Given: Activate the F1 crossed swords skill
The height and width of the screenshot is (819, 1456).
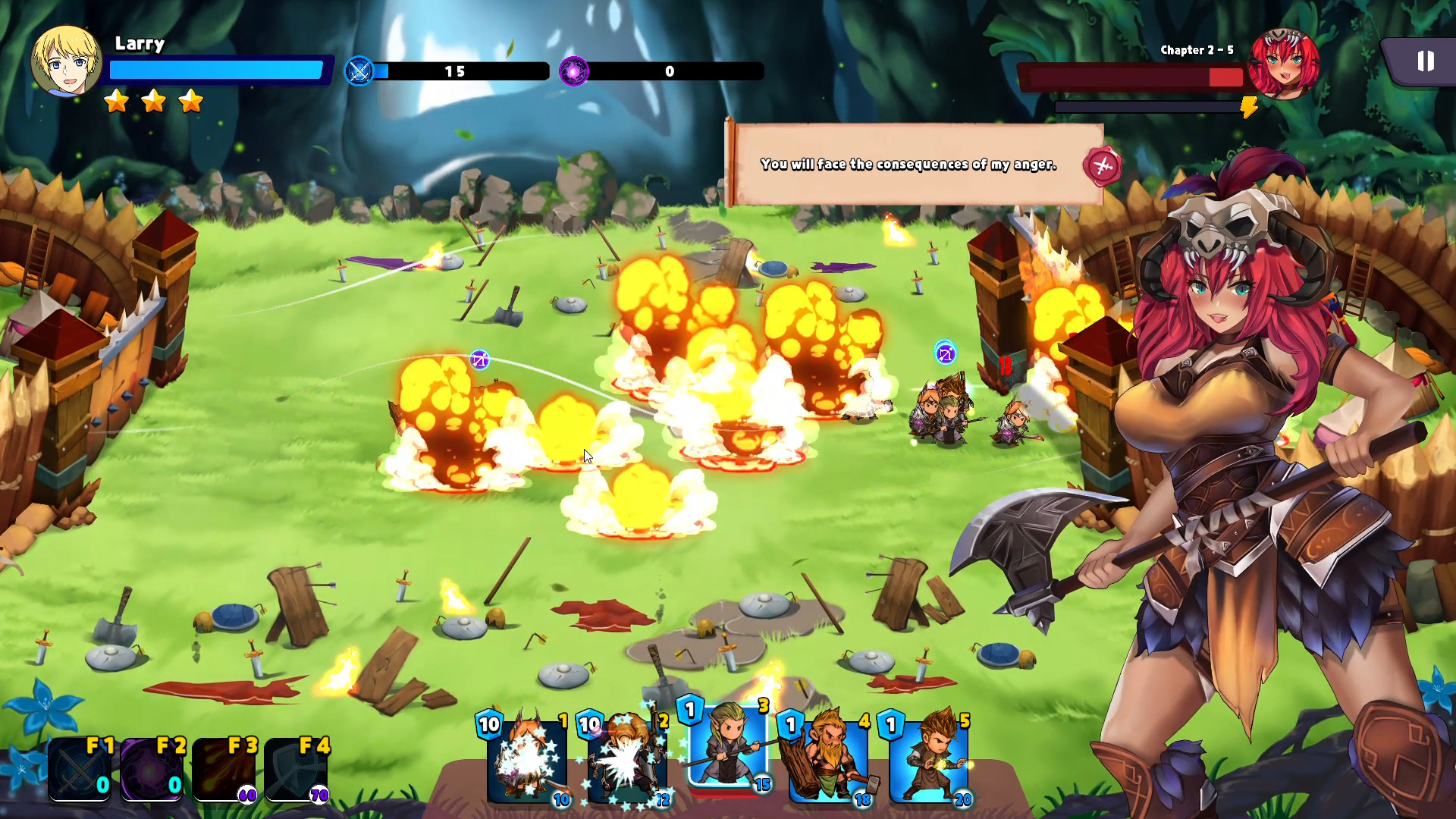Looking at the screenshot, I should click(x=80, y=770).
